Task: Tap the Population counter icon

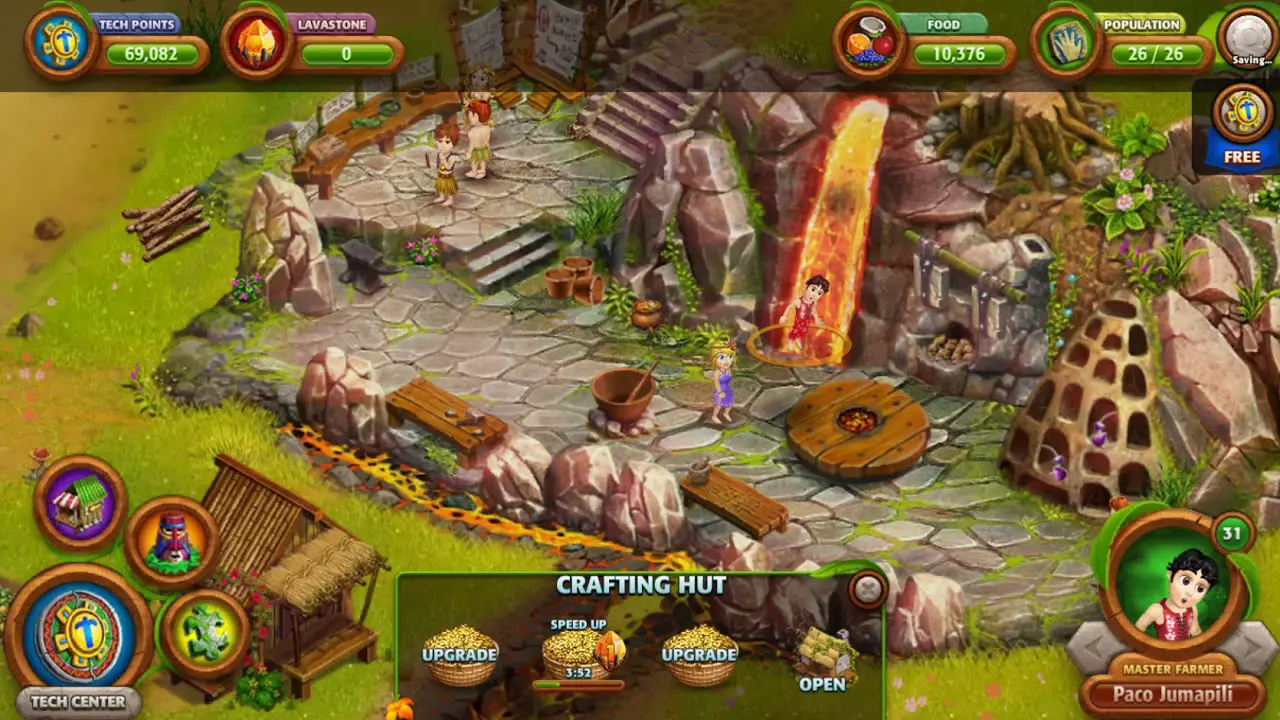Action: tap(1067, 42)
